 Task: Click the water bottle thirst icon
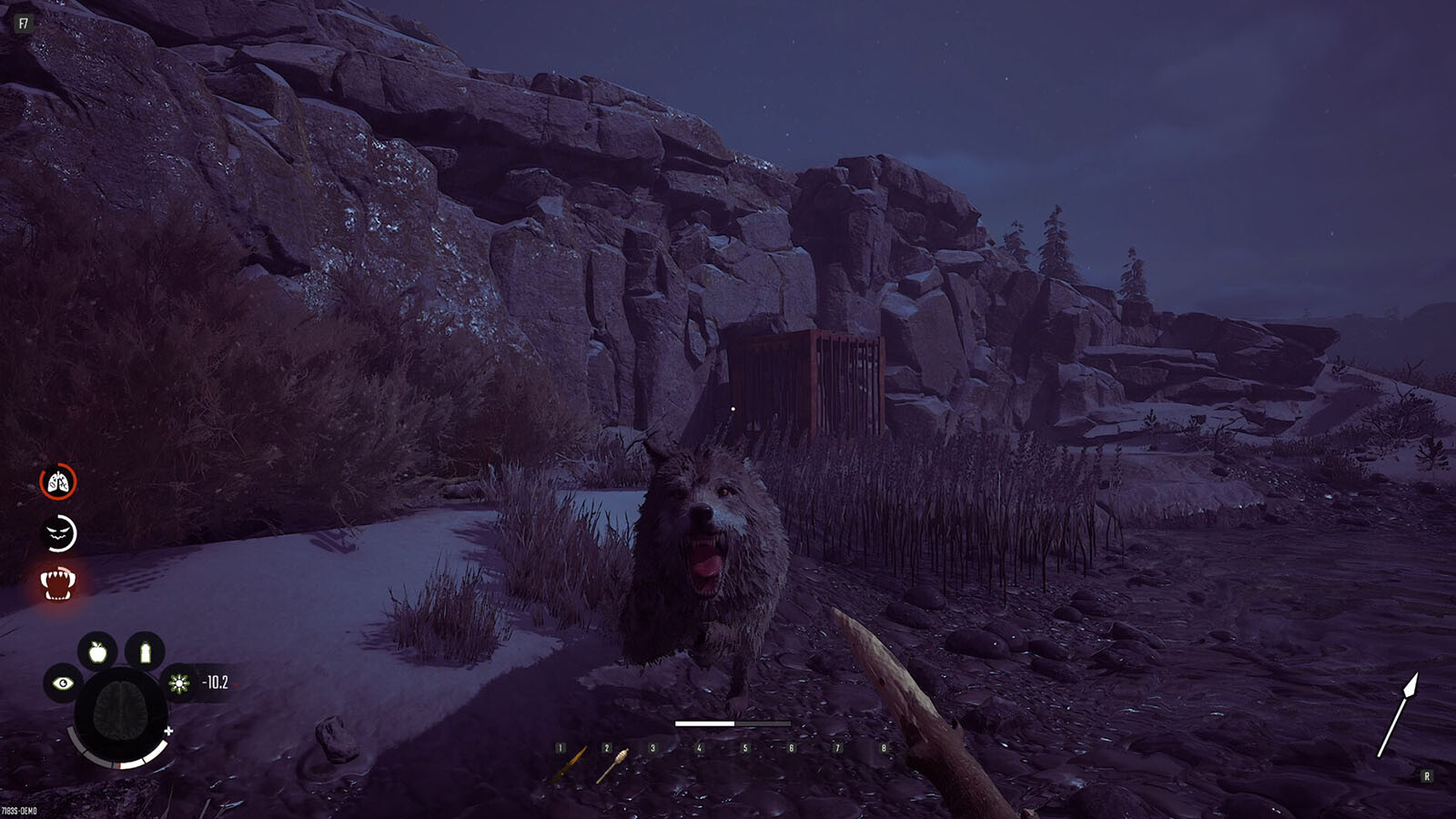pyautogui.click(x=145, y=652)
